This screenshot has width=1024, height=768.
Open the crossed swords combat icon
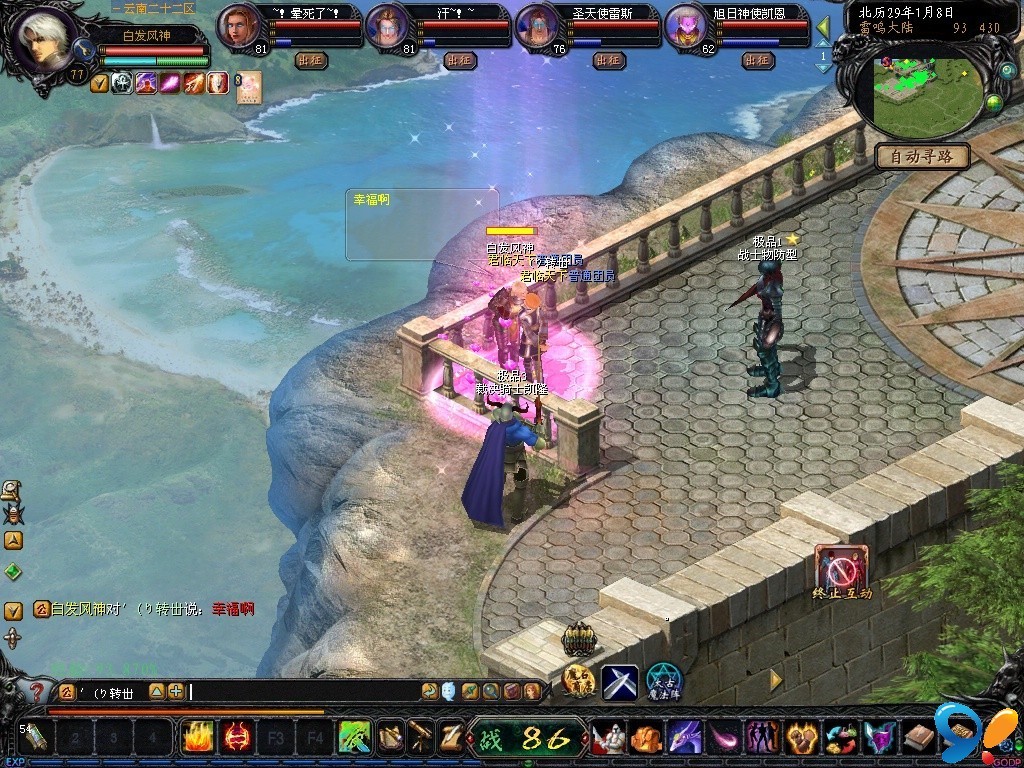[619, 682]
